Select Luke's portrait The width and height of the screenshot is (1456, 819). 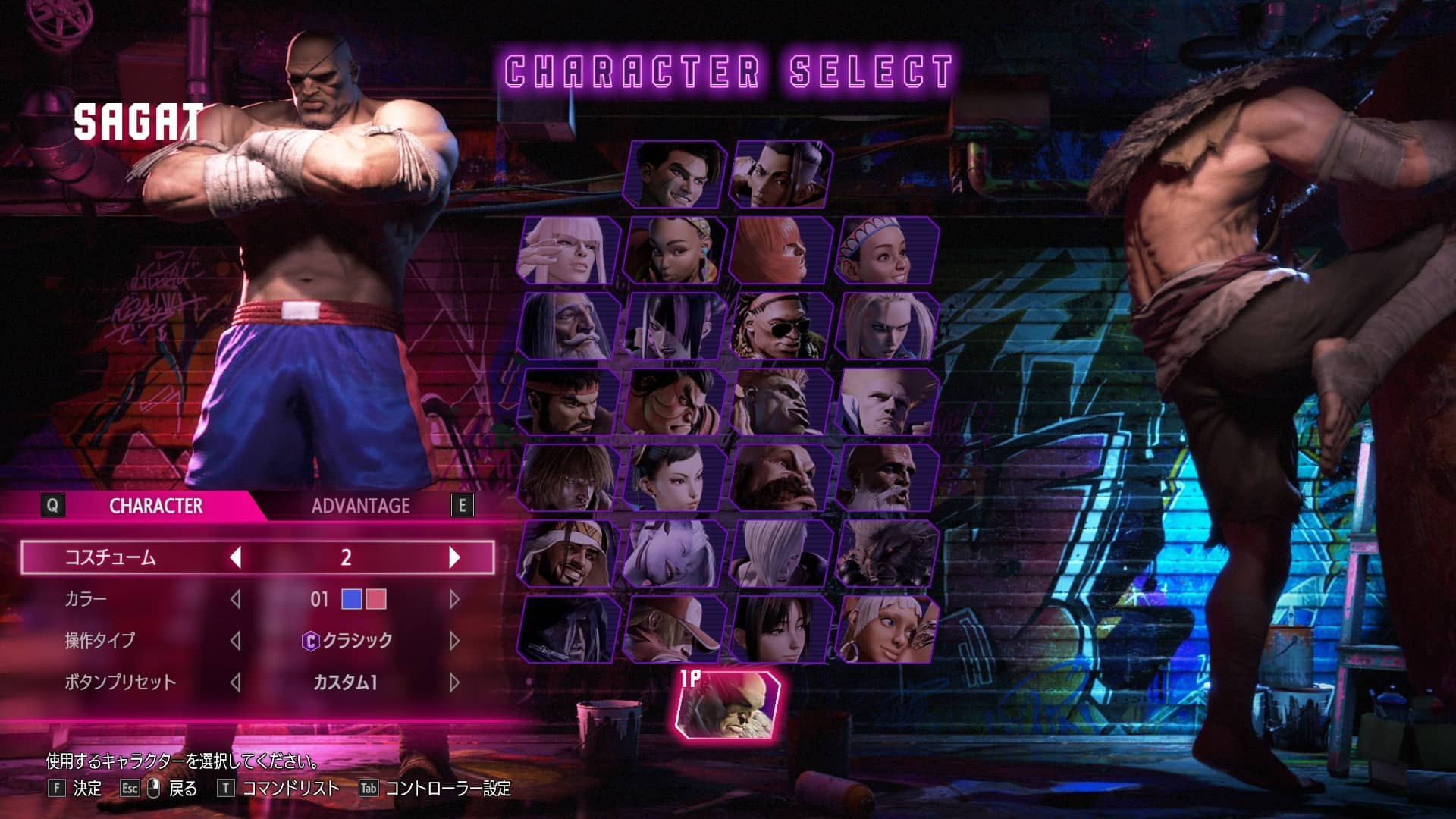[674, 174]
